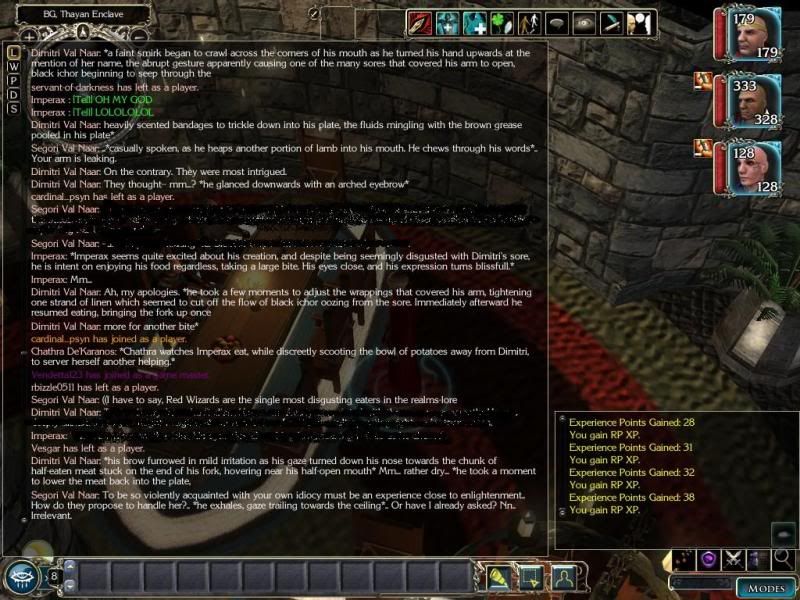This screenshot has width=800, height=600.
Task: Select the W chat channel tab
Action: (x=13, y=65)
